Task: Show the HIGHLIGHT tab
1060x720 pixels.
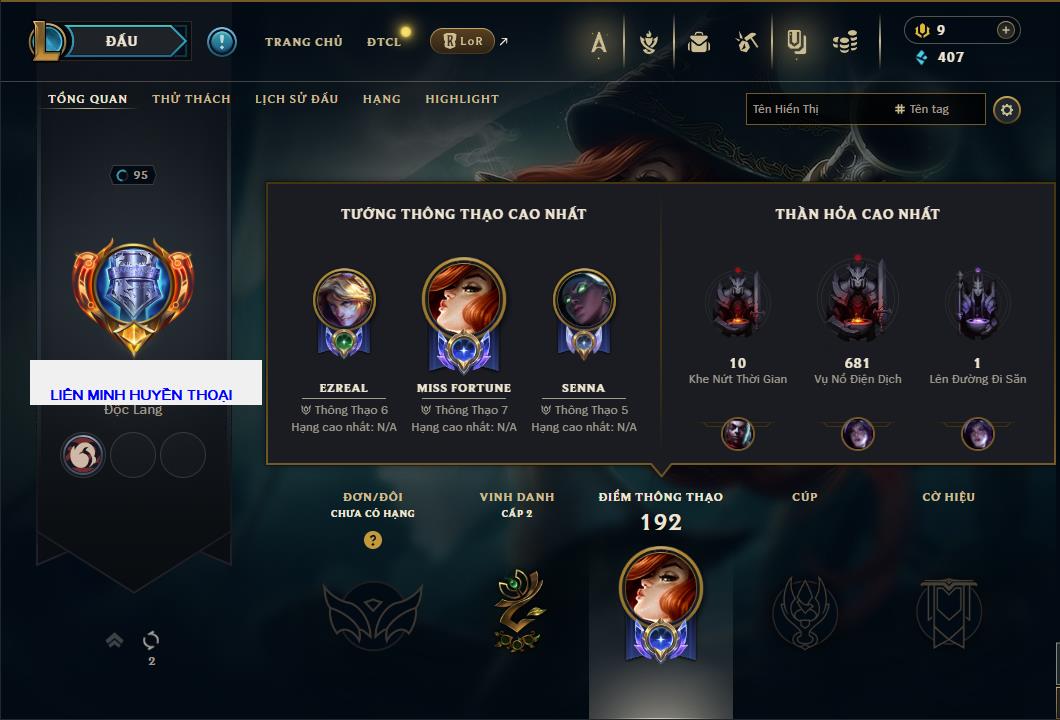Action: tap(461, 99)
